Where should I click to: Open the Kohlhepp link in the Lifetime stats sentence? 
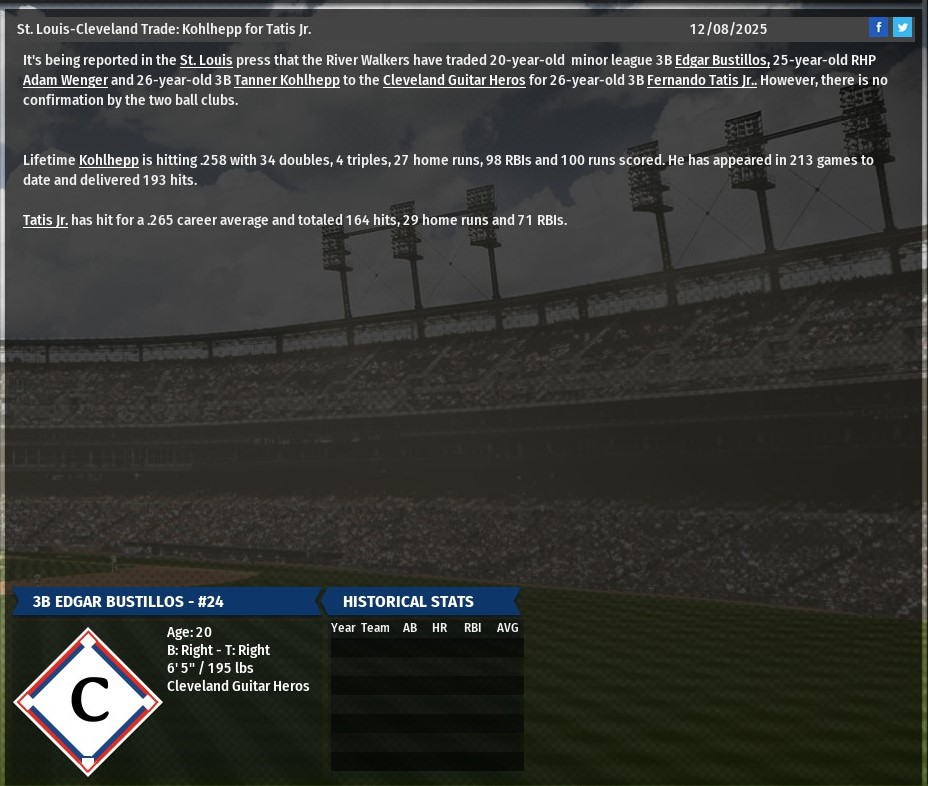coord(109,160)
